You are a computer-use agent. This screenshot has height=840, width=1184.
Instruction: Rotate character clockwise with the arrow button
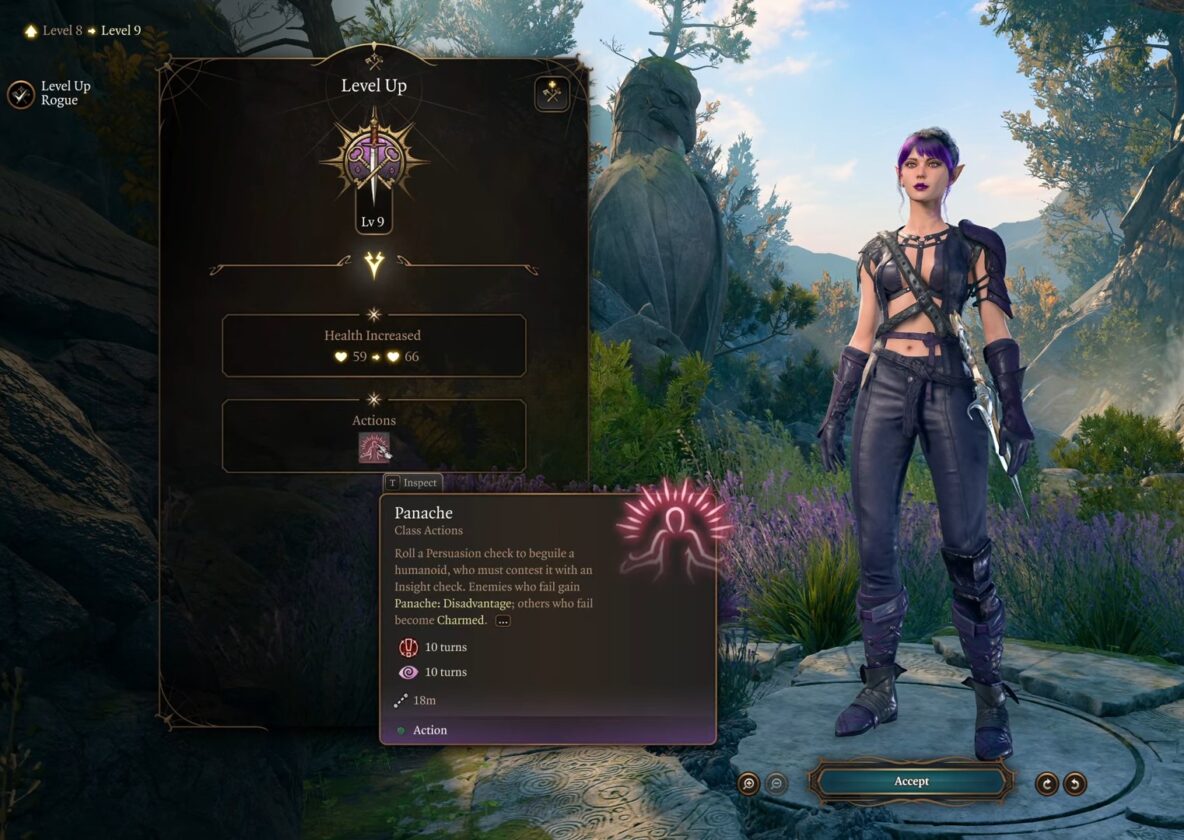point(1047,783)
